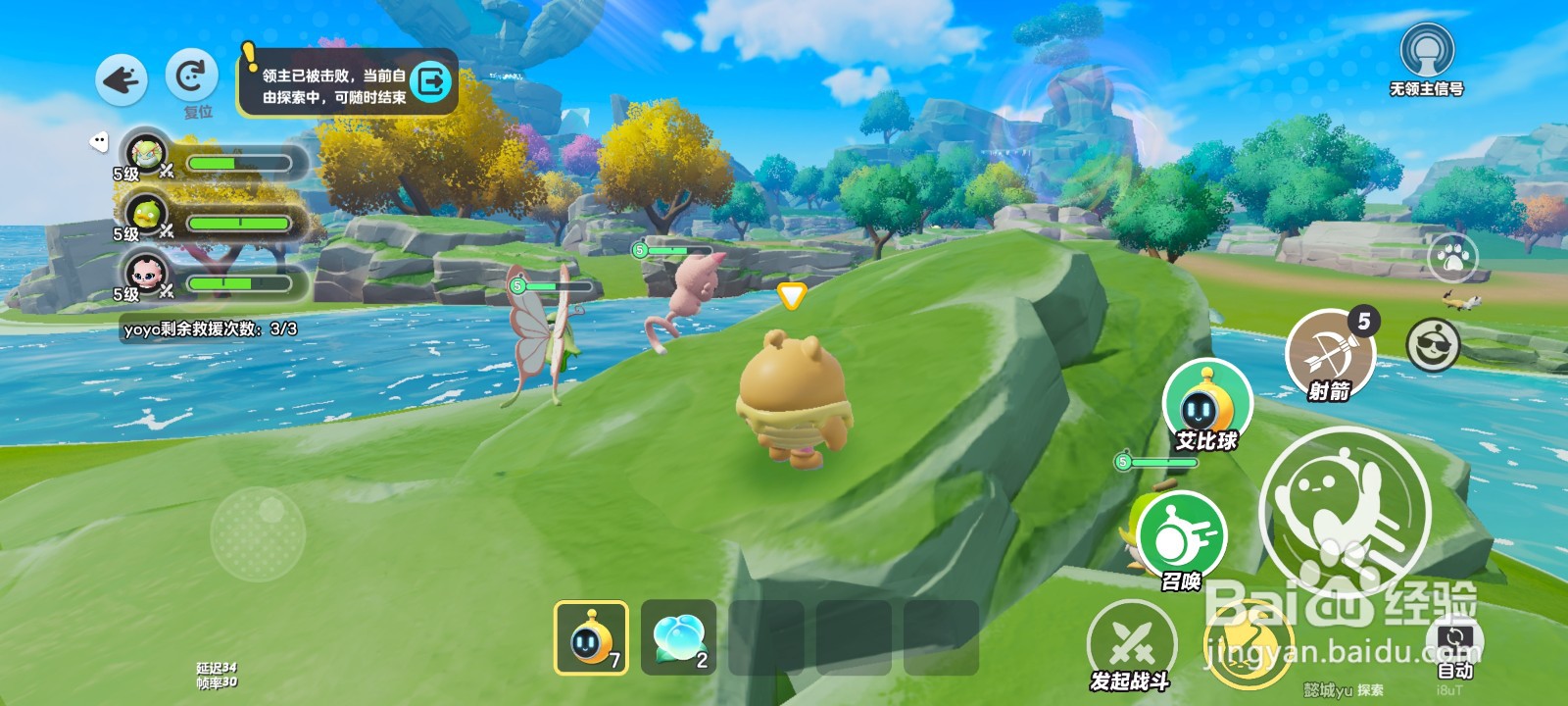Start a fight with 发起战斗
1568x706 pixels.
1131,644
